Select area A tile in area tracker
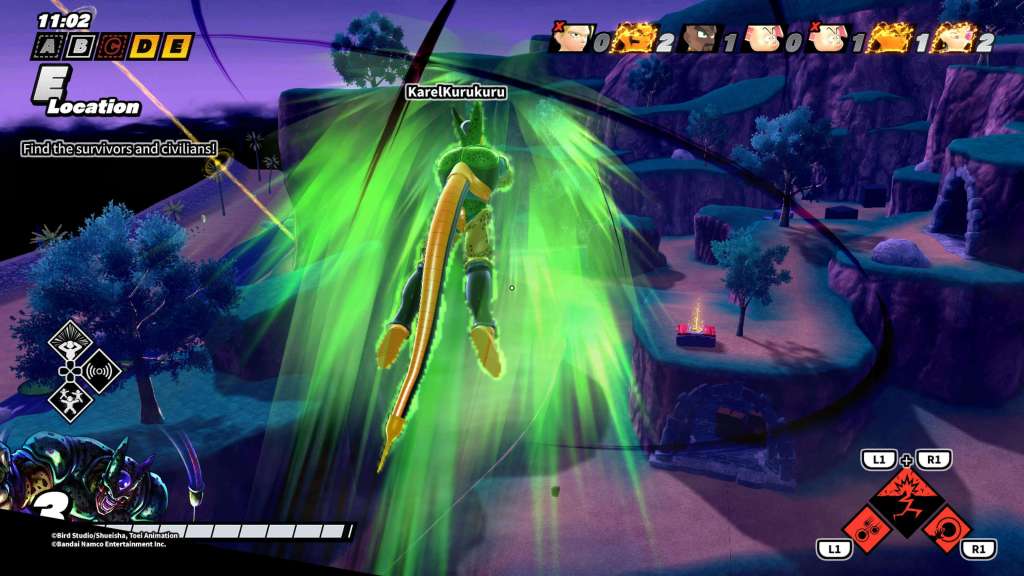 click(48, 46)
